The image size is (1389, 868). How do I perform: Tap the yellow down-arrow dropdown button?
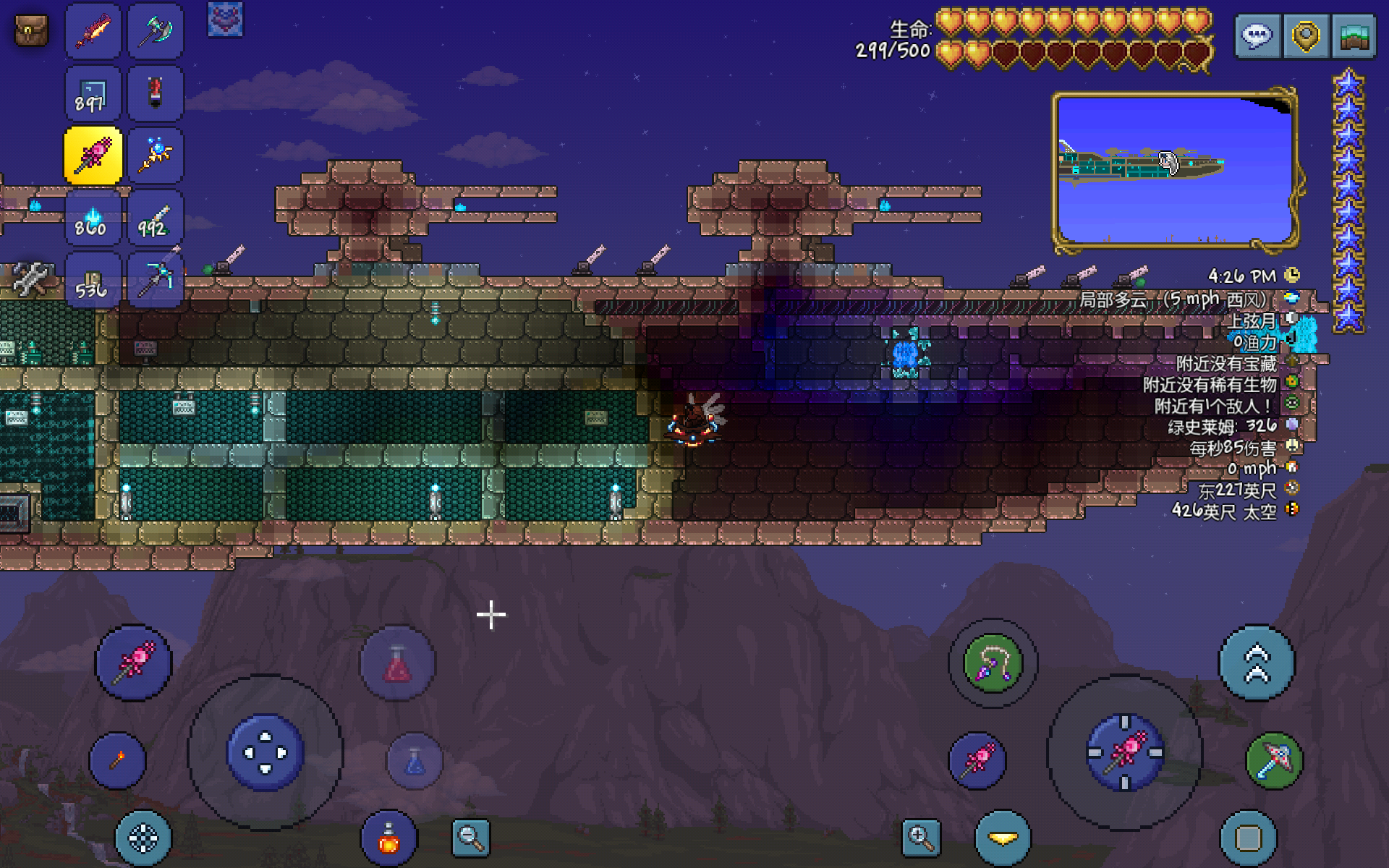[x=1003, y=838]
